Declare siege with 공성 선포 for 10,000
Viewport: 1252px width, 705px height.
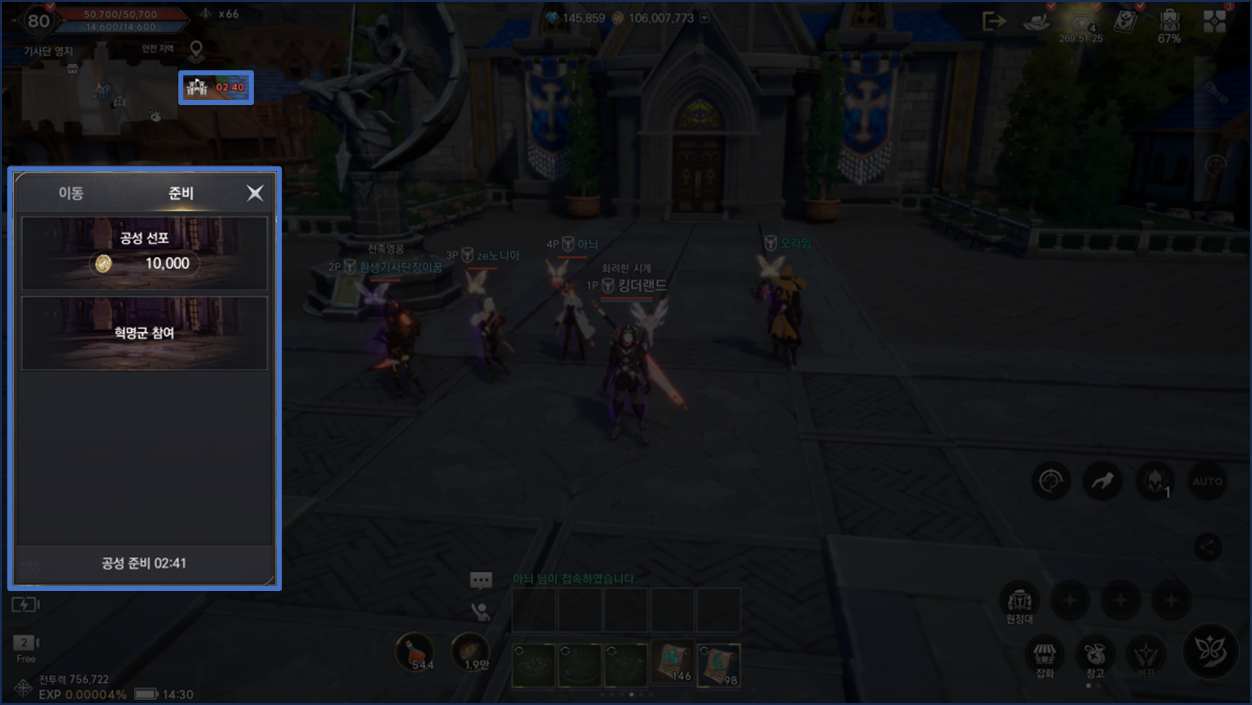click(145, 253)
